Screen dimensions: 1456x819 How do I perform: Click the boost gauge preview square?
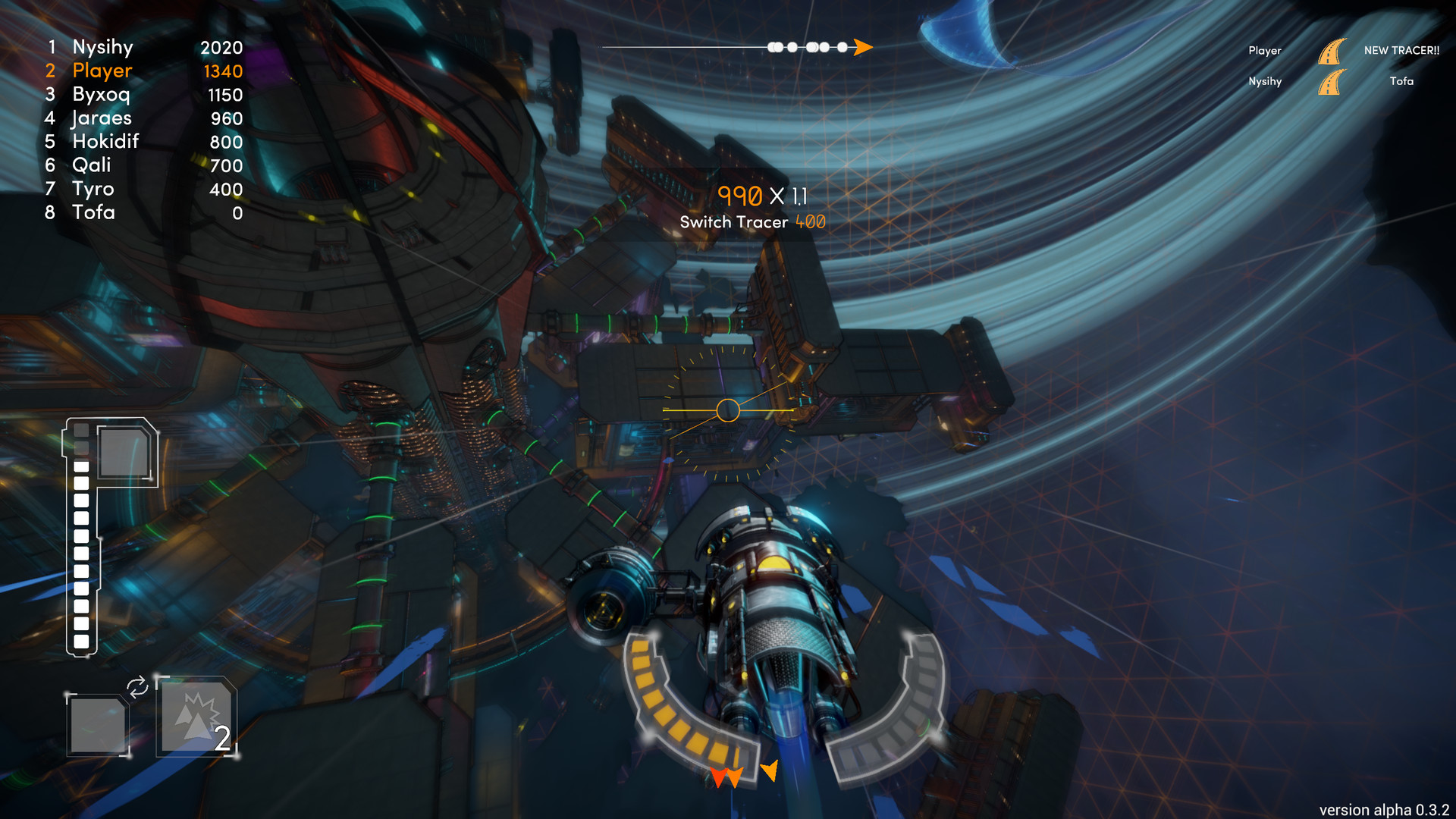pyautogui.click(x=124, y=452)
